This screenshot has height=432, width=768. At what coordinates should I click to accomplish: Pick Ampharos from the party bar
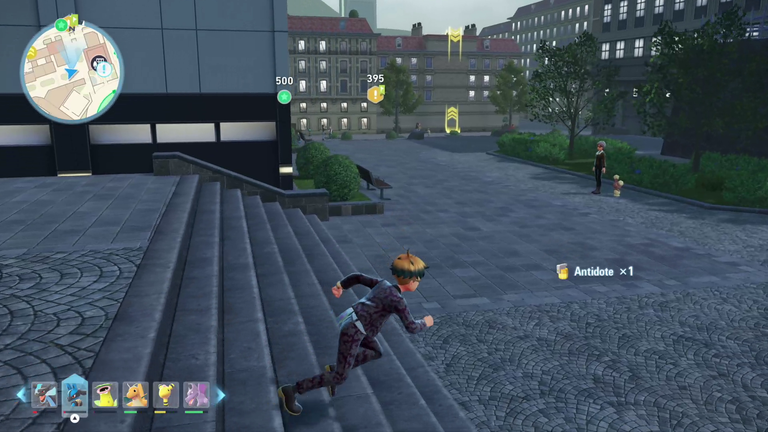pyautogui.click(x=166, y=395)
